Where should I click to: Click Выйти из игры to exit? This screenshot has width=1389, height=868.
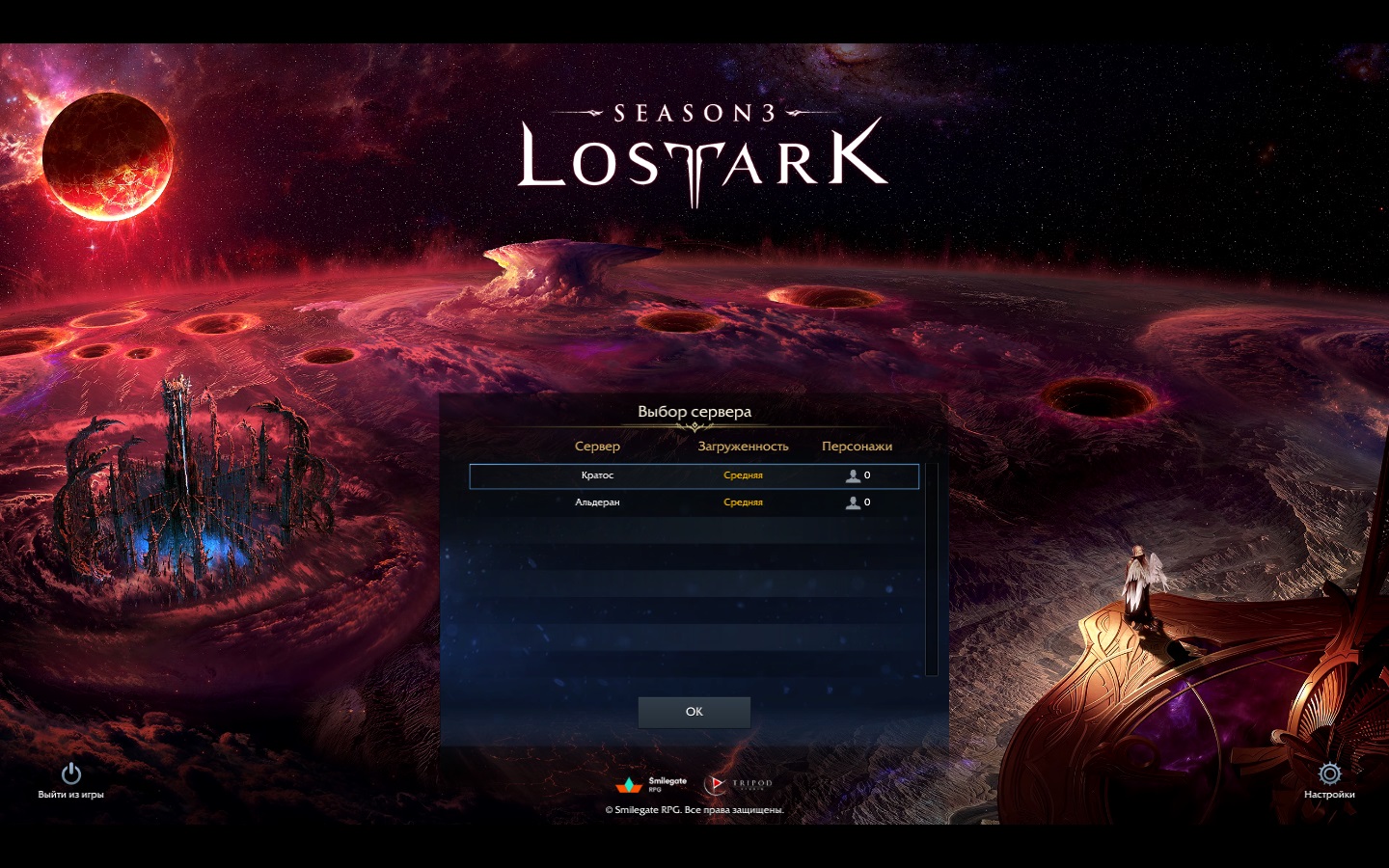click(70, 780)
